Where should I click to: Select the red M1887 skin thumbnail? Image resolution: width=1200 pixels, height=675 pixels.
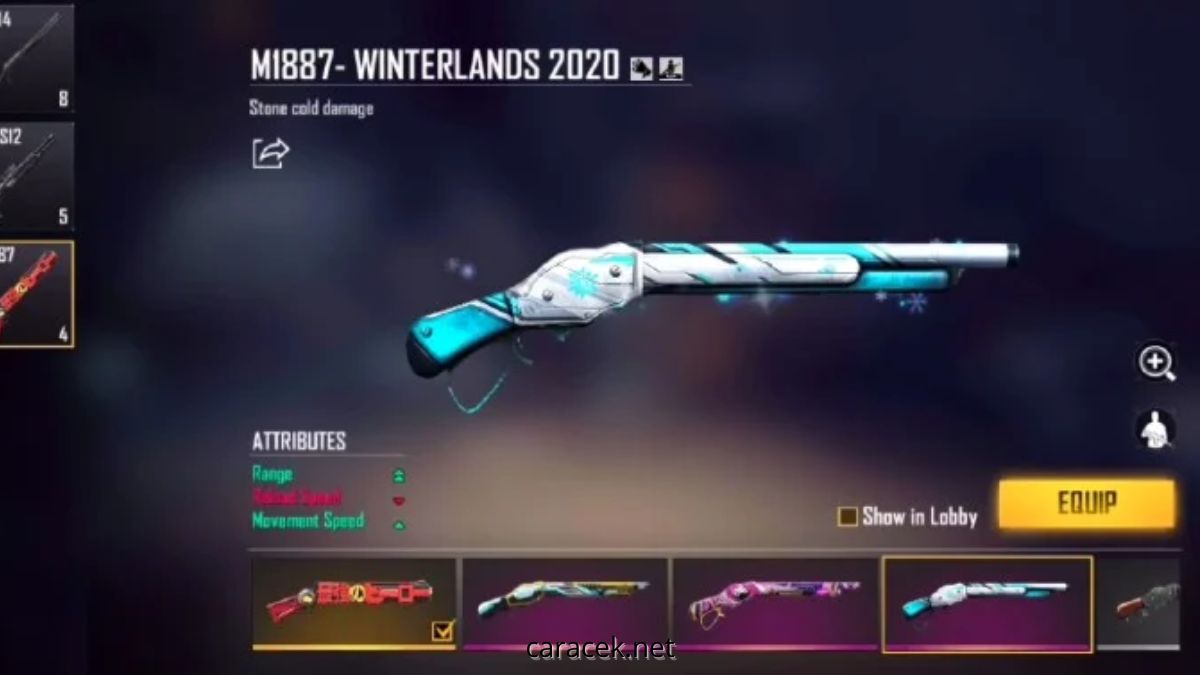[353, 602]
